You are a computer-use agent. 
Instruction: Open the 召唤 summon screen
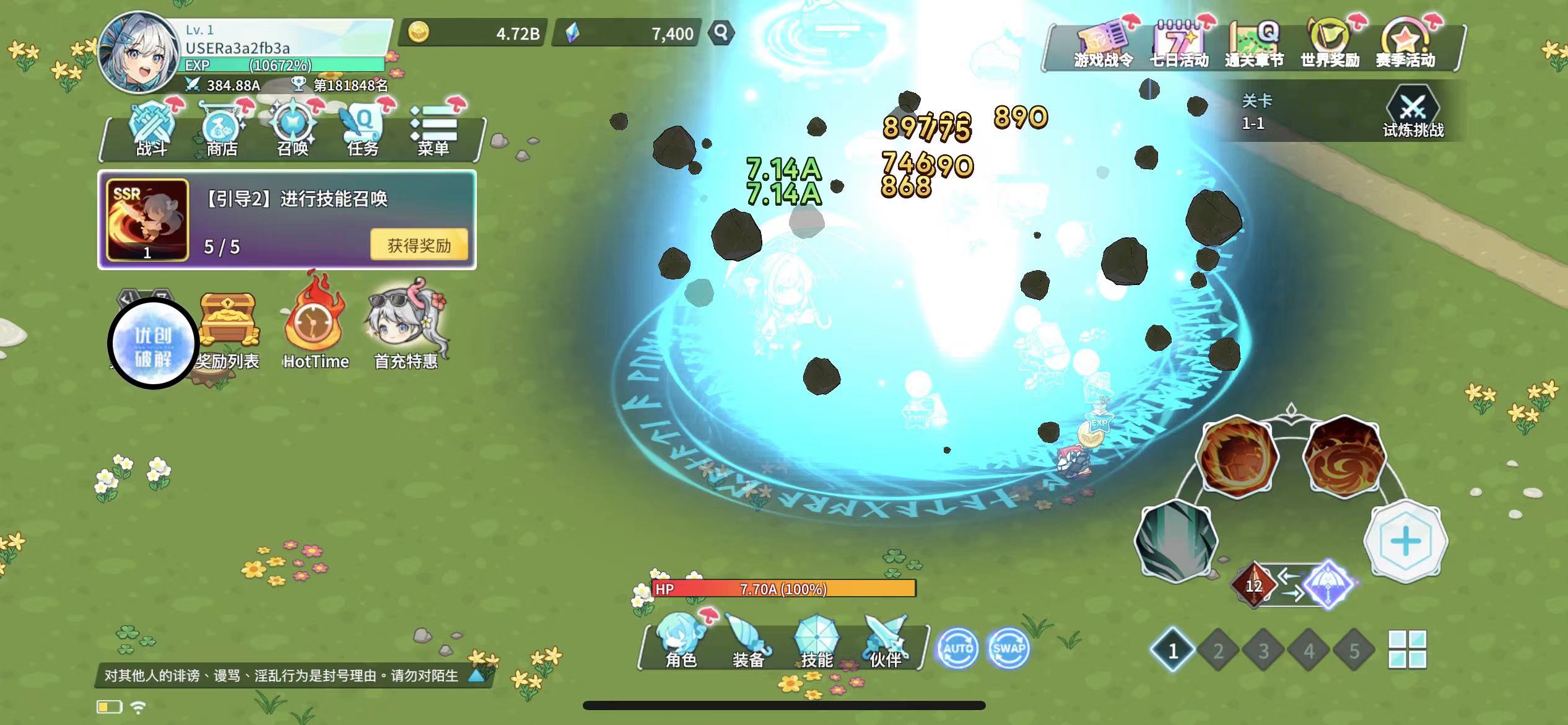pos(292,131)
